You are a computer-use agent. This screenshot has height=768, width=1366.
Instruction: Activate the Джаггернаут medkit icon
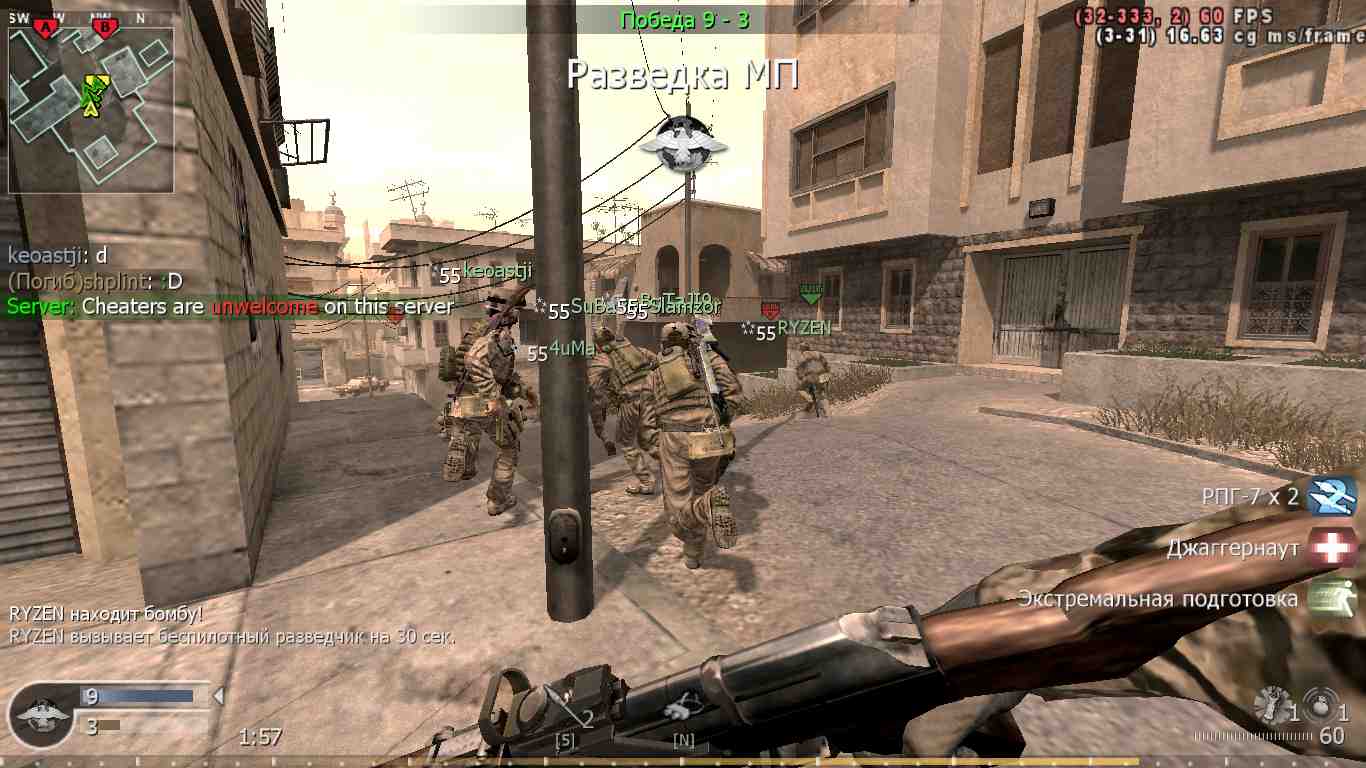click(1331, 546)
